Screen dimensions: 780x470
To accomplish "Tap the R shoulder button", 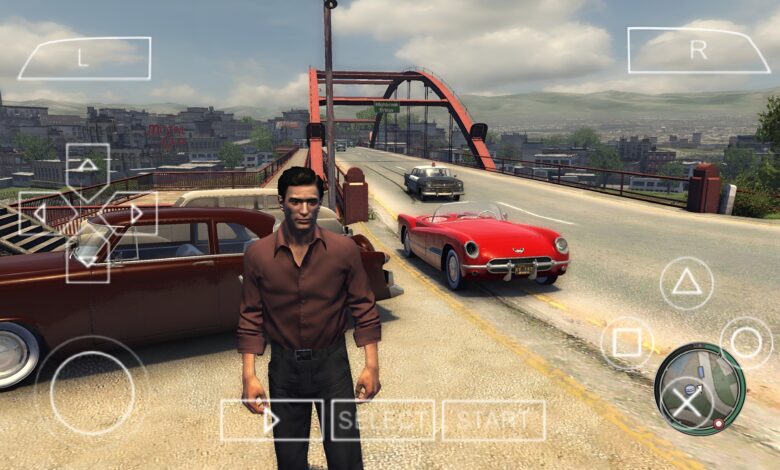I will 698,50.
